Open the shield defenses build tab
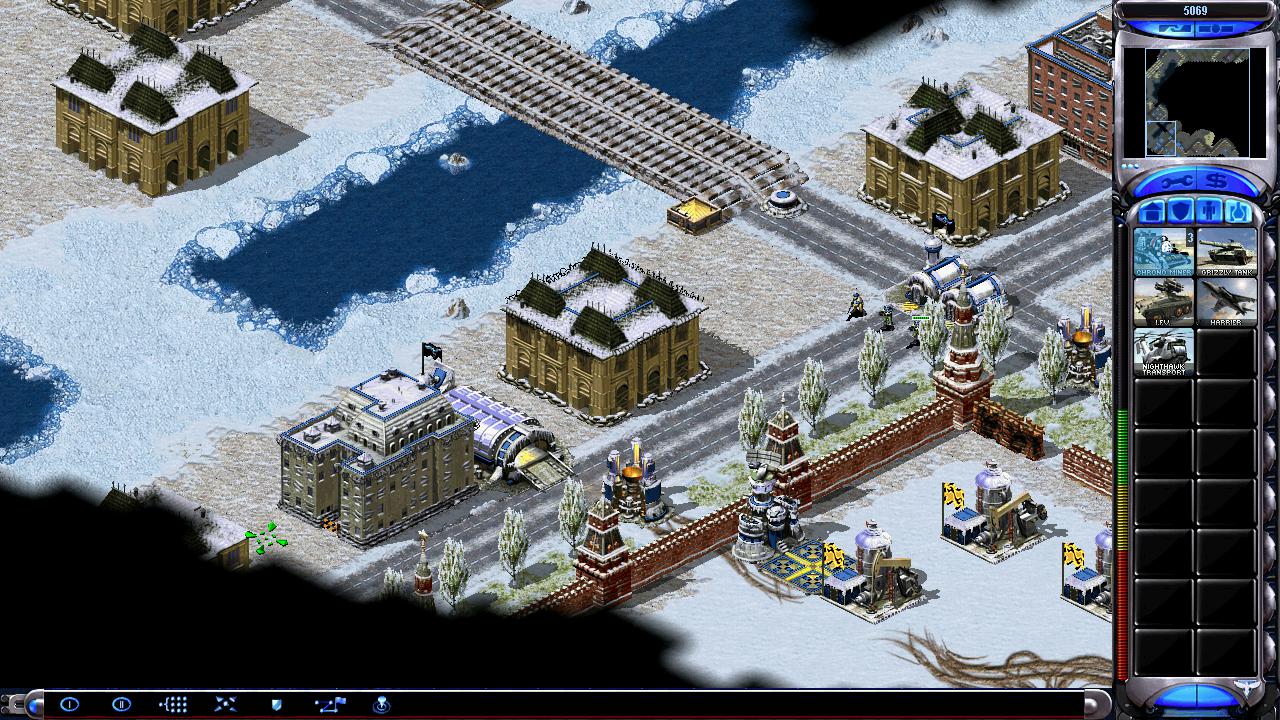Image resolution: width=1280 pixels, height=720 pixels. point(1180,212)
